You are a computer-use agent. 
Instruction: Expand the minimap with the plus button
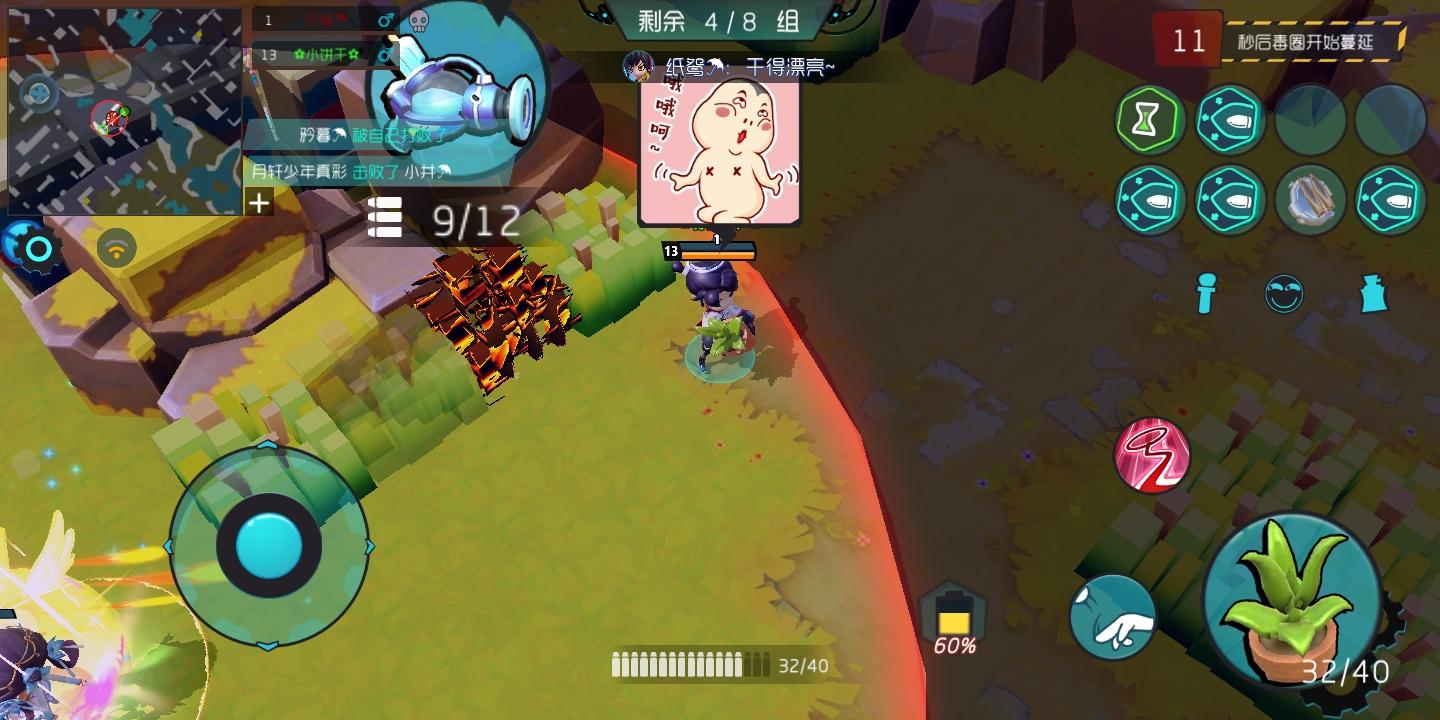(x=259, y=203)
